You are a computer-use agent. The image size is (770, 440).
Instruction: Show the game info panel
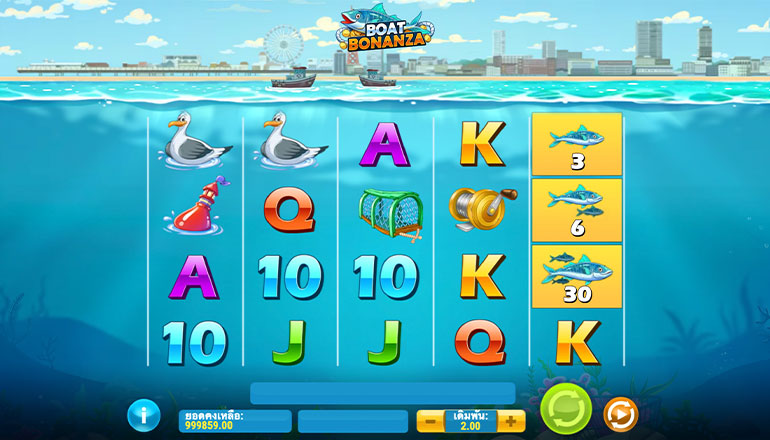click(x=145, y=414)
